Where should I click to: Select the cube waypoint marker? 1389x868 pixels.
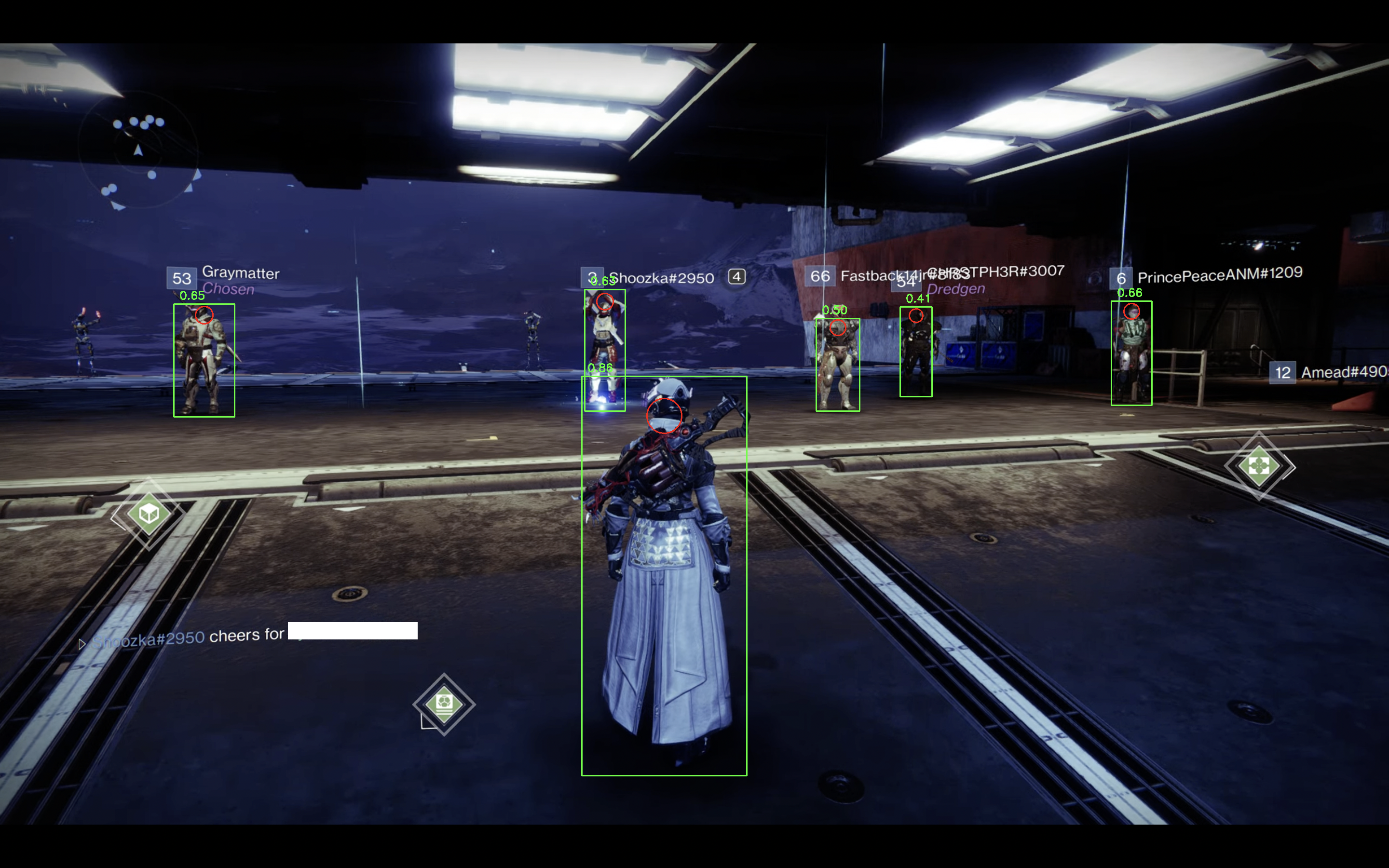click(x=149, y=513)
